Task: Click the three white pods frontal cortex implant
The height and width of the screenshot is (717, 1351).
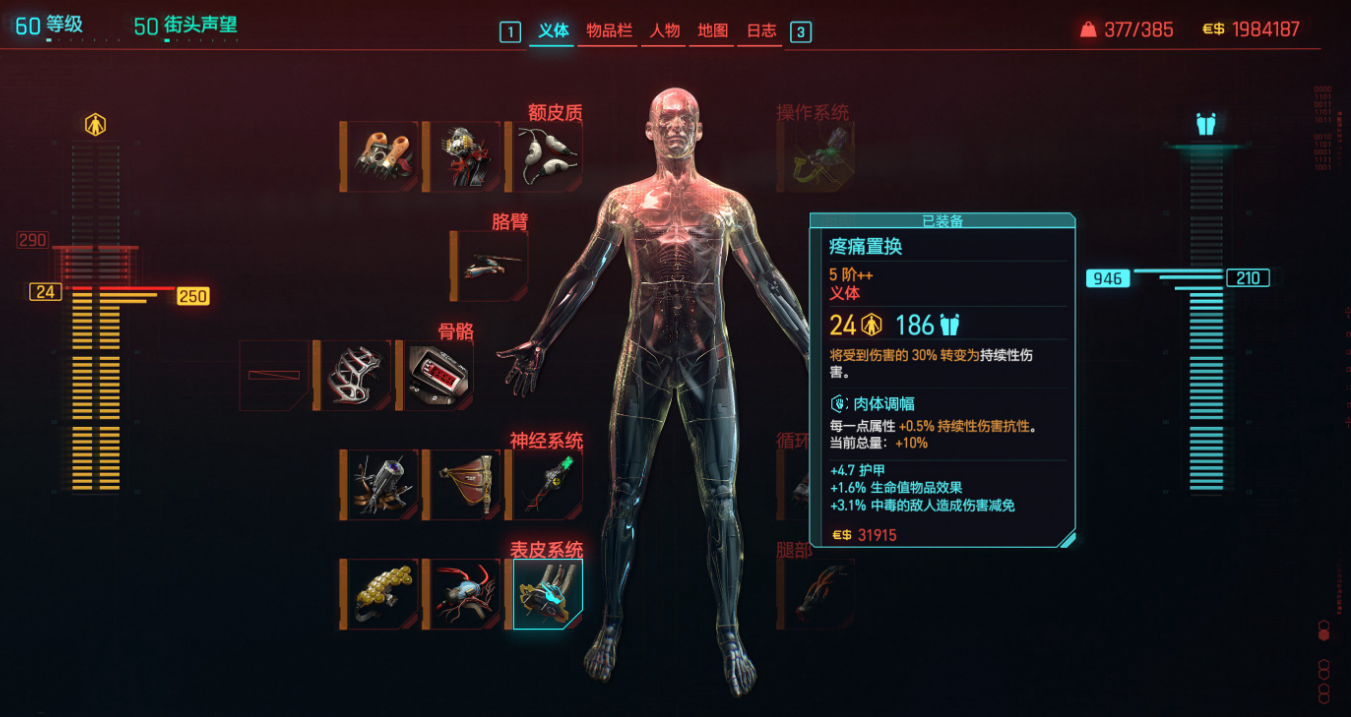Action: pyautogui.click(x=546, y=157)
